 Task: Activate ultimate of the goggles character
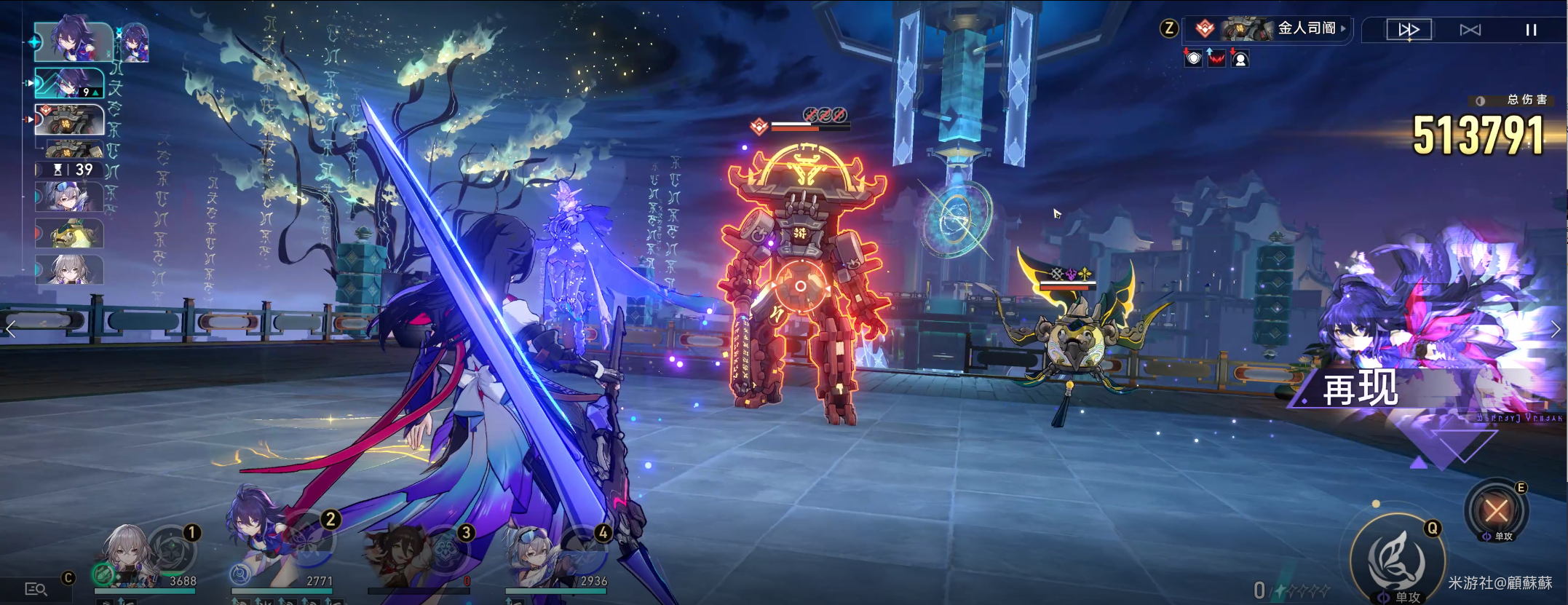point(582,553)
